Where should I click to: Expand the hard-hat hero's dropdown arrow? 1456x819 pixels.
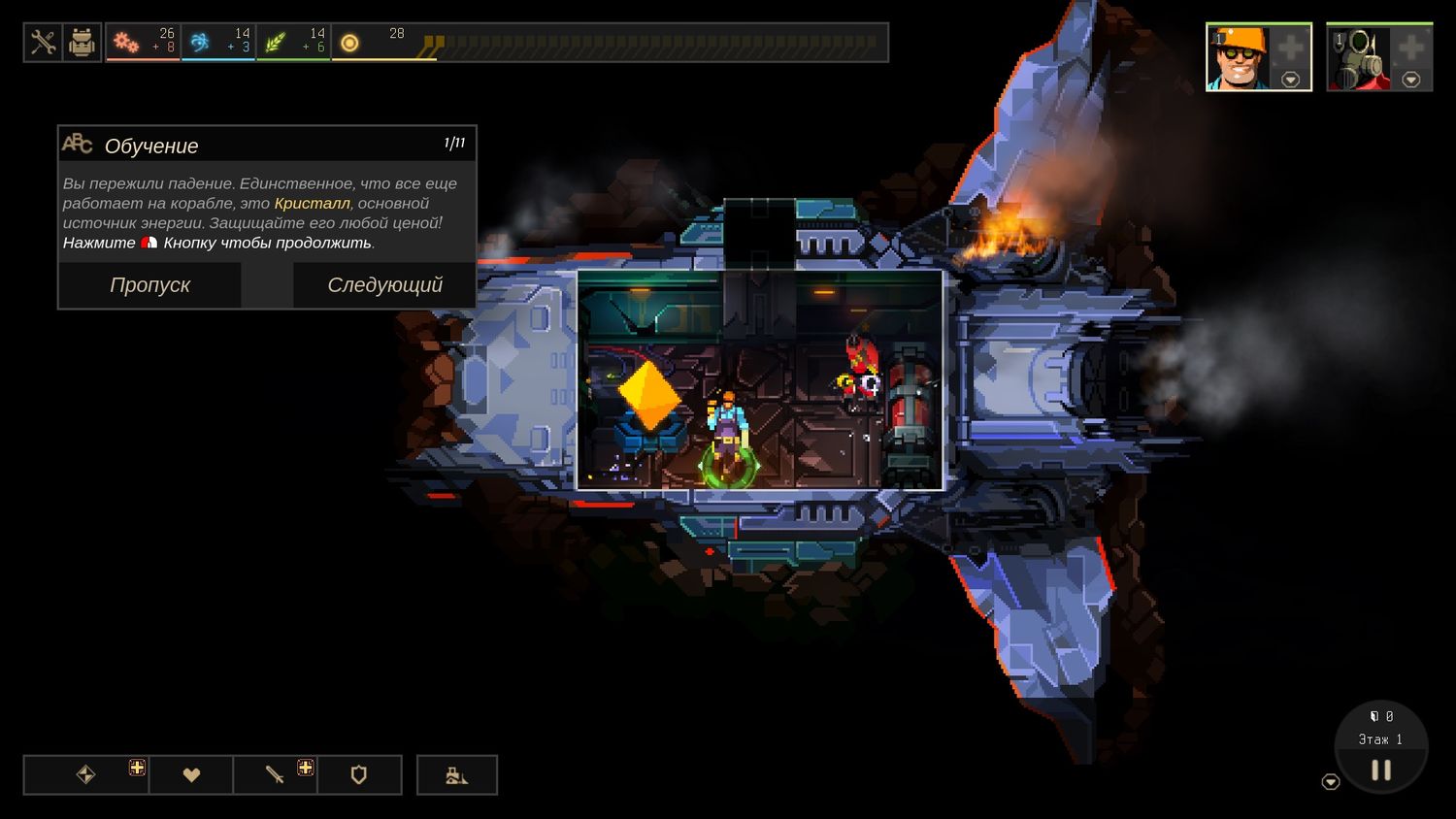click(x=1291, y=80)
